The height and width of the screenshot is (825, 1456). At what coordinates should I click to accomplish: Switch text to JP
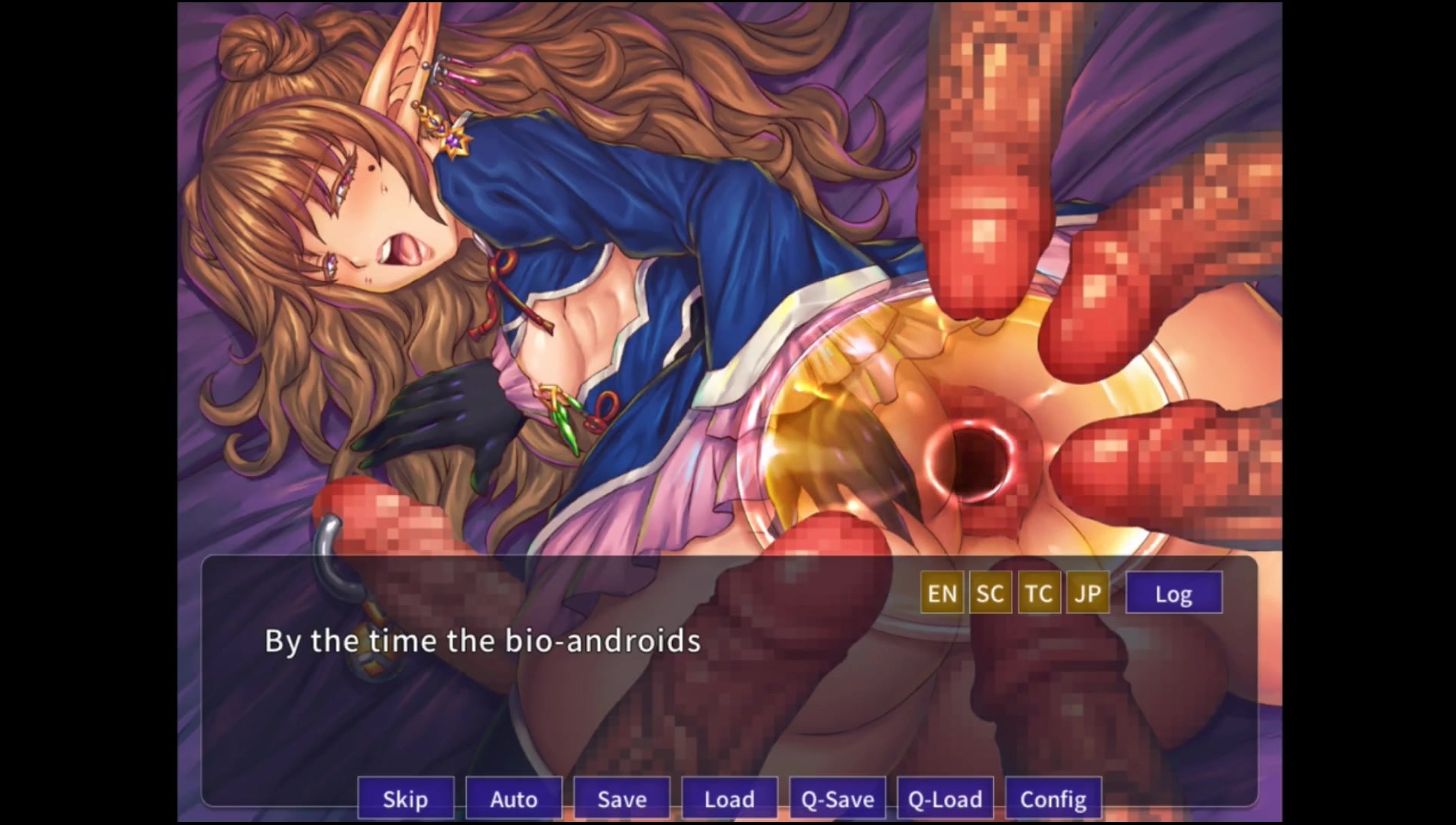coord(1088,594)
